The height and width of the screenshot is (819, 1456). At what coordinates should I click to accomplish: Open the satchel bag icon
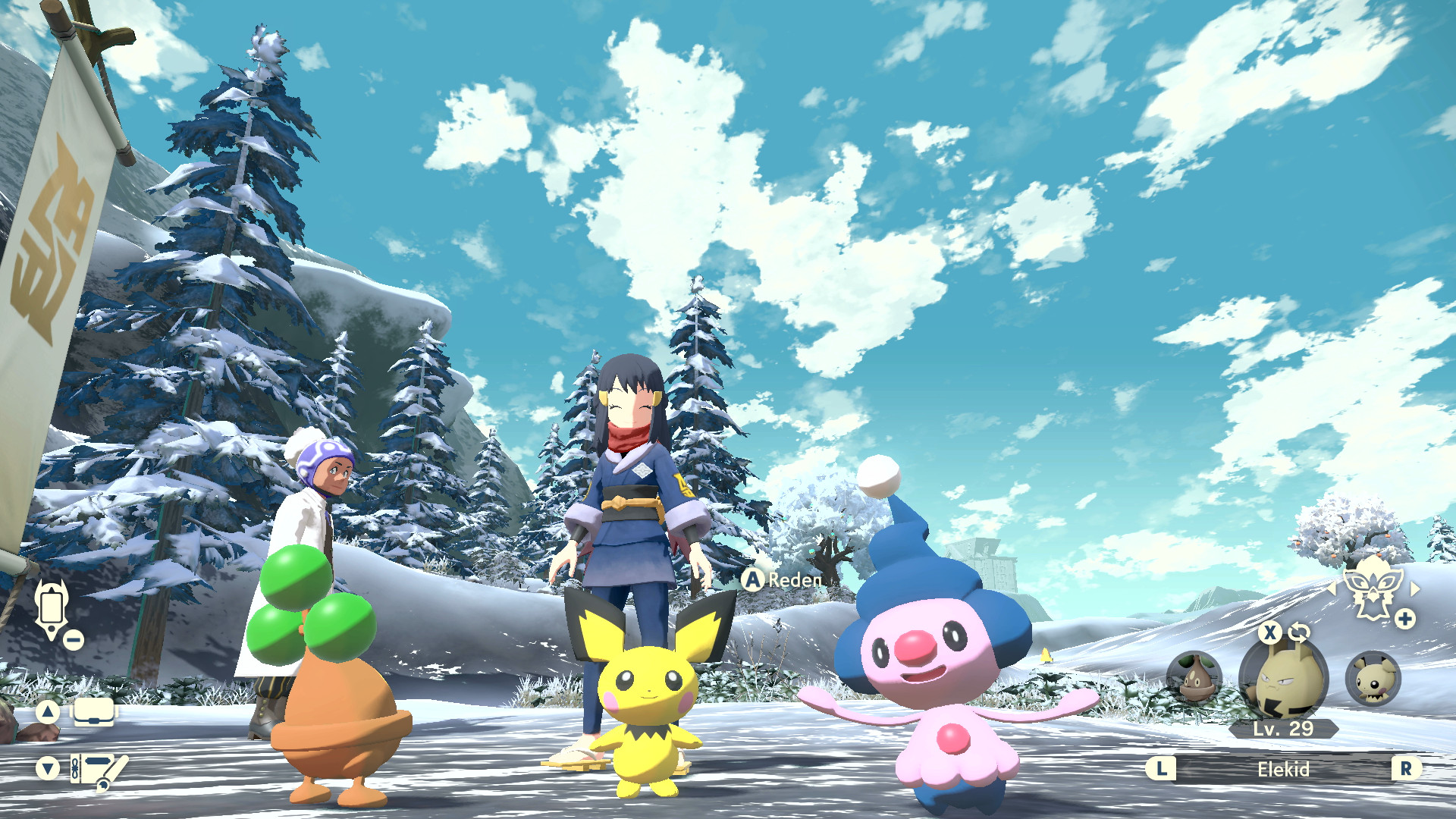[x=94, y=712]
